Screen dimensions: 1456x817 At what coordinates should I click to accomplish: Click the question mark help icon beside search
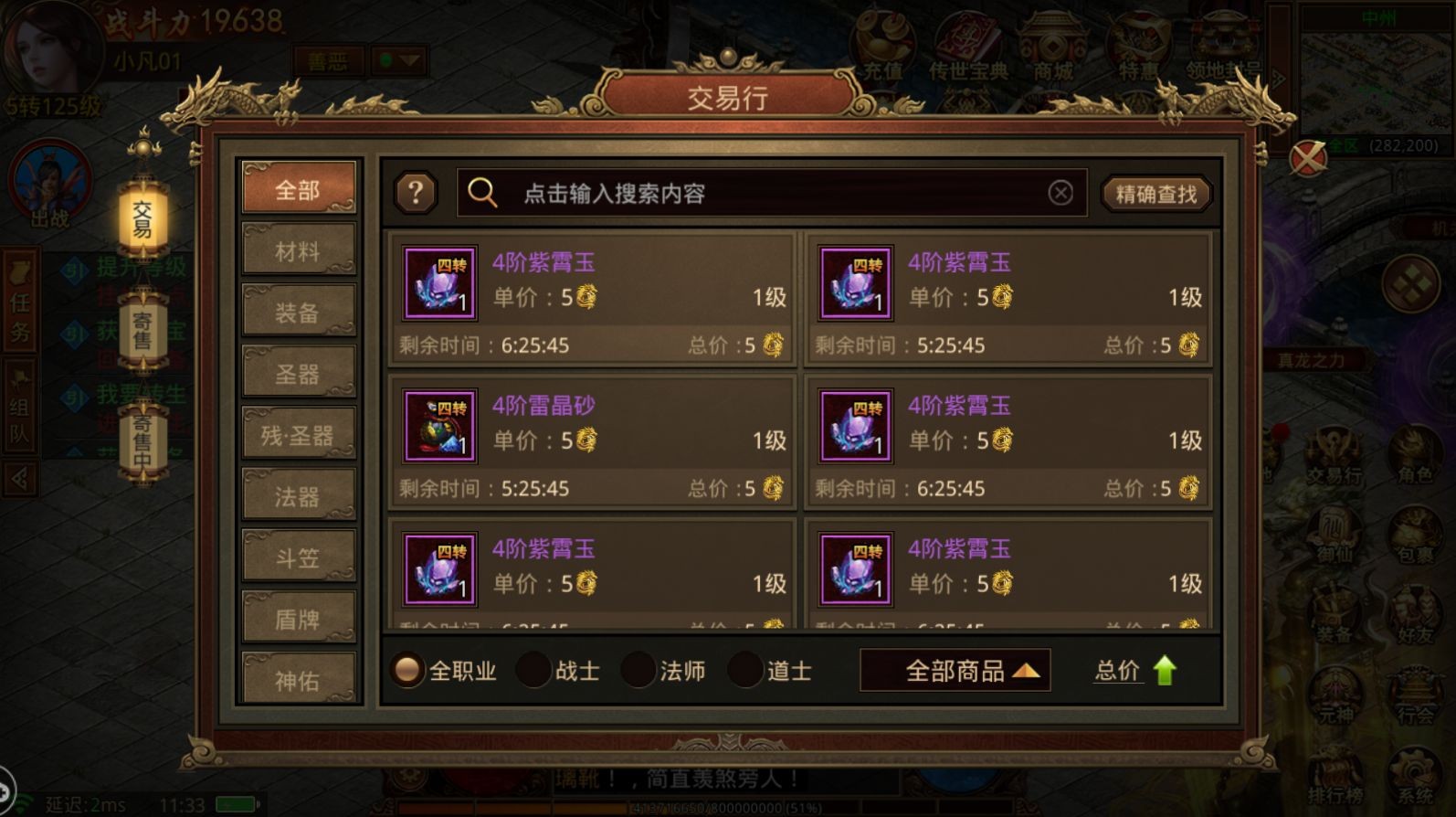[x=417, y=193]
